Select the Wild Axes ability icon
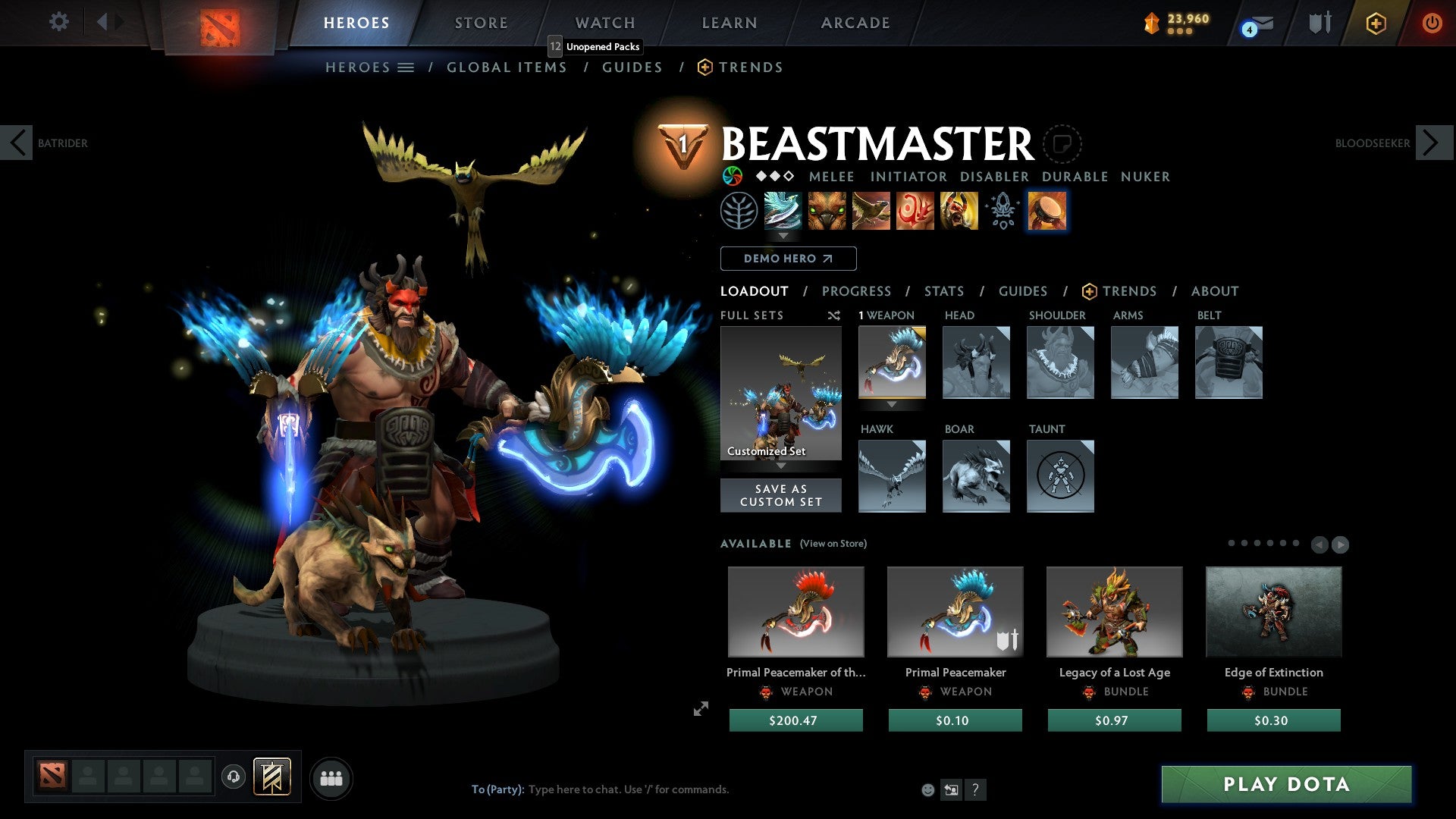 (x=783, y=211)
